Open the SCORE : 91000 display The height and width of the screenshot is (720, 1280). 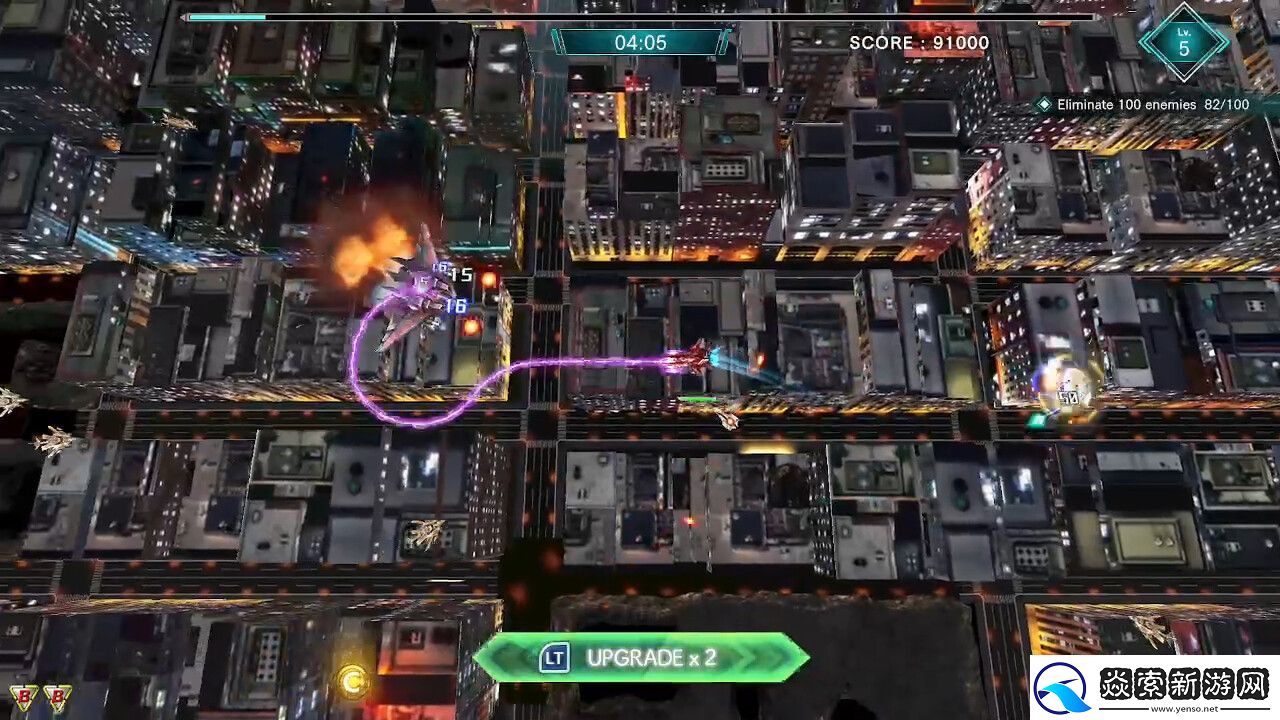[916, 43]
